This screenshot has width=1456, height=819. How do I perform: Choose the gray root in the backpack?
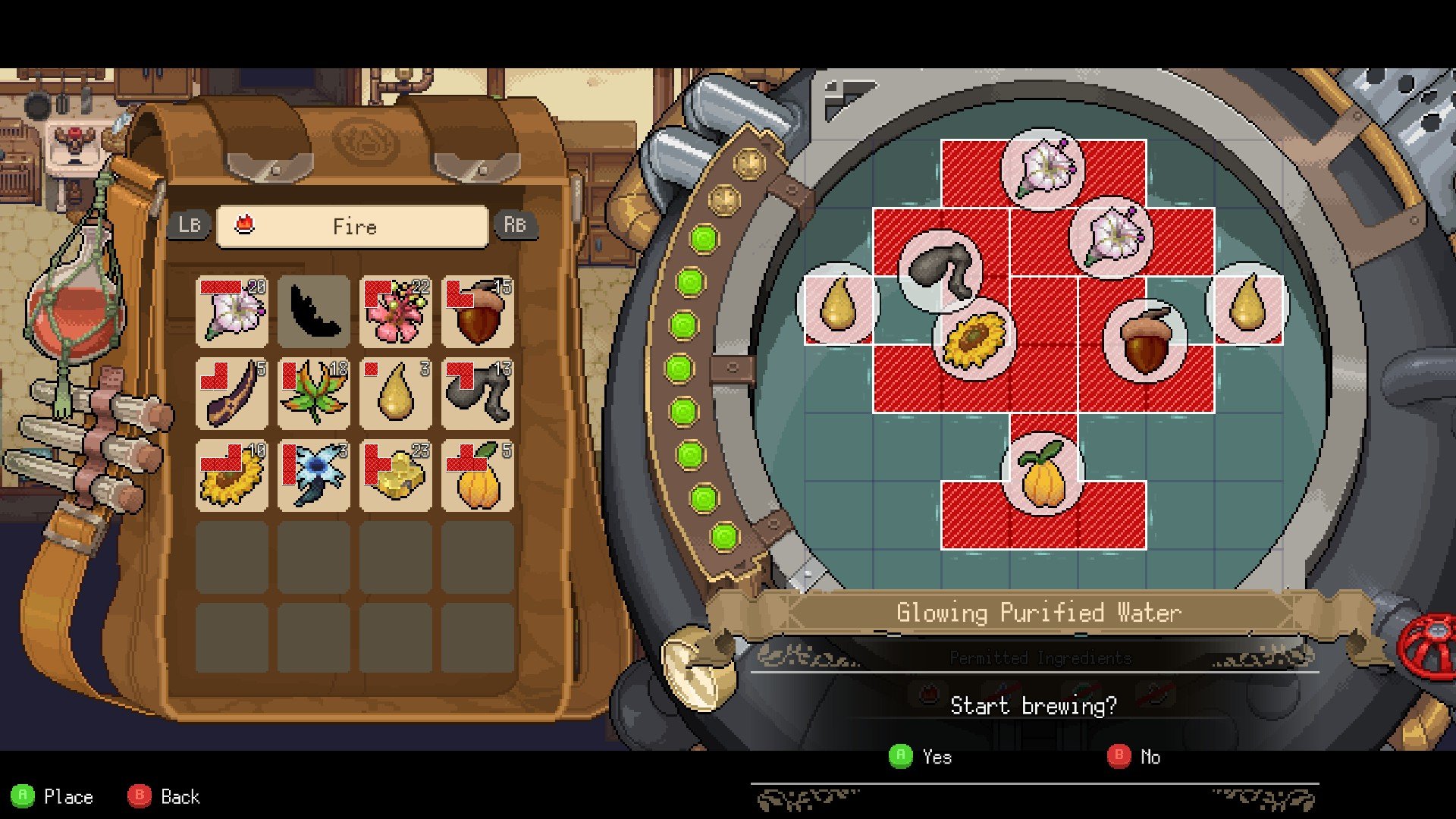478,393
